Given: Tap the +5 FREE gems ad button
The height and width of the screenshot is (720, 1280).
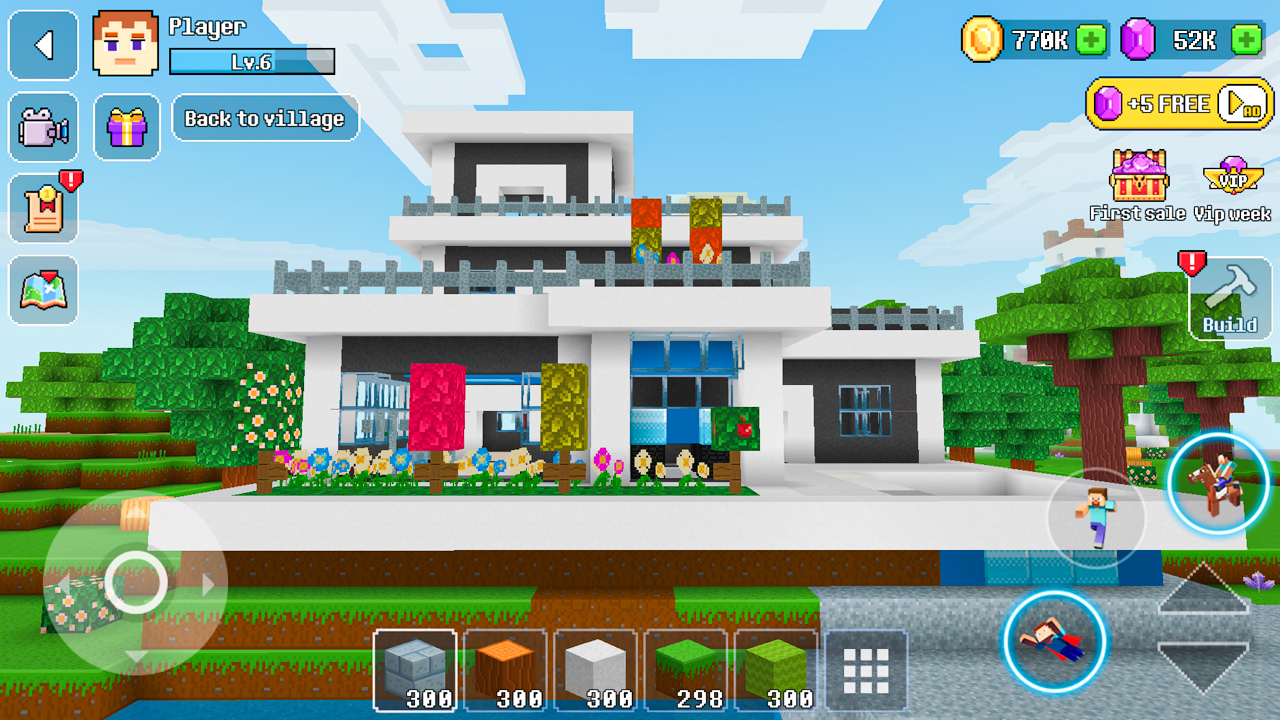Looking at the screenshot, I should click(1178, 103).
